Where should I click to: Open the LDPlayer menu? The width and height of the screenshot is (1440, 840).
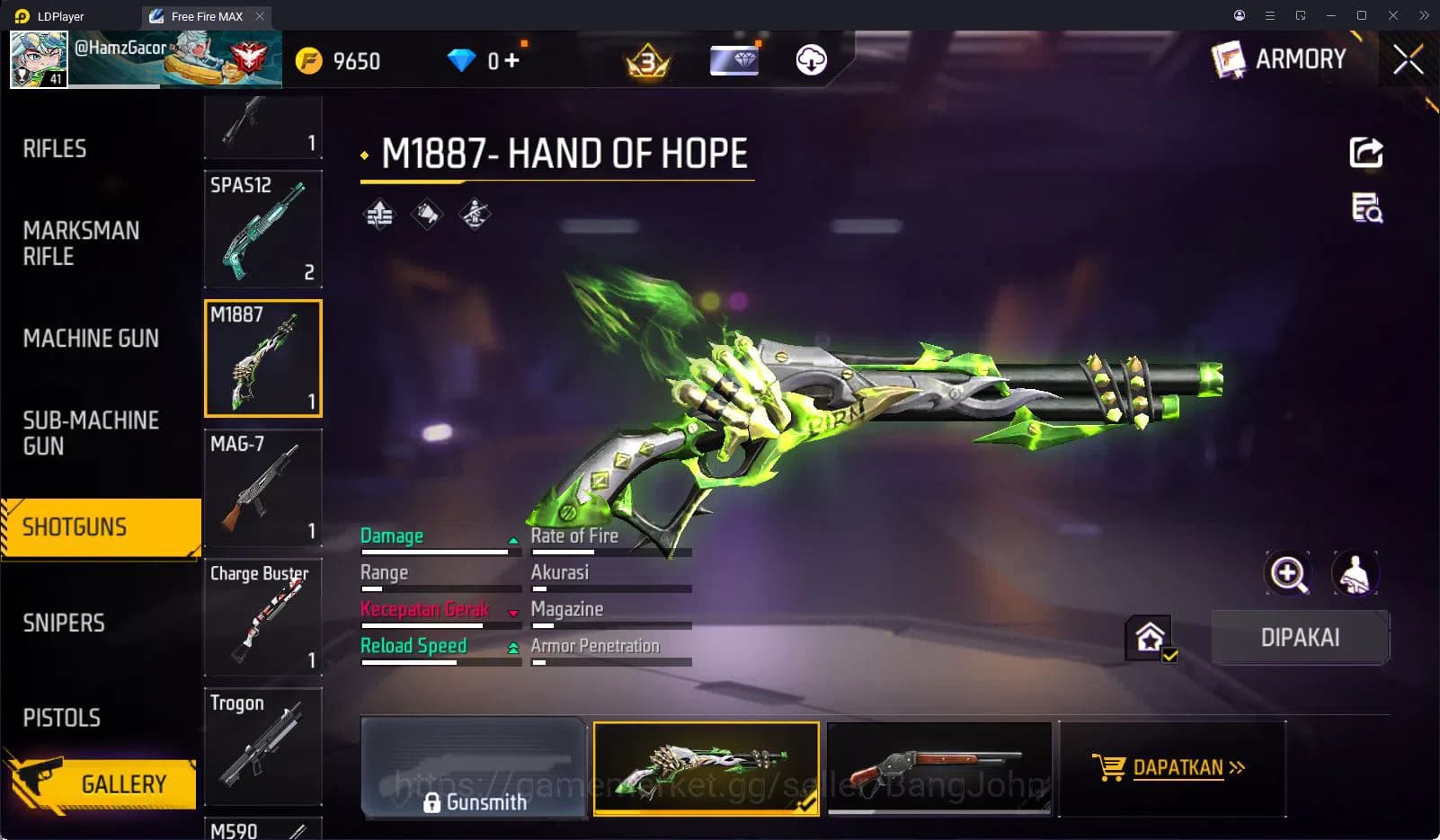click(1269, 15)
